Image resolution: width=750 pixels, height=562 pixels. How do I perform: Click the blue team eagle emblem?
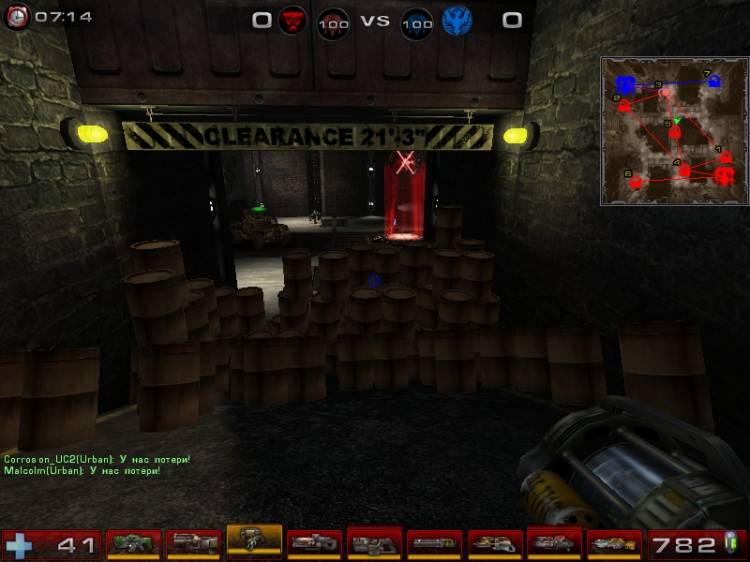tap(457, 19)
